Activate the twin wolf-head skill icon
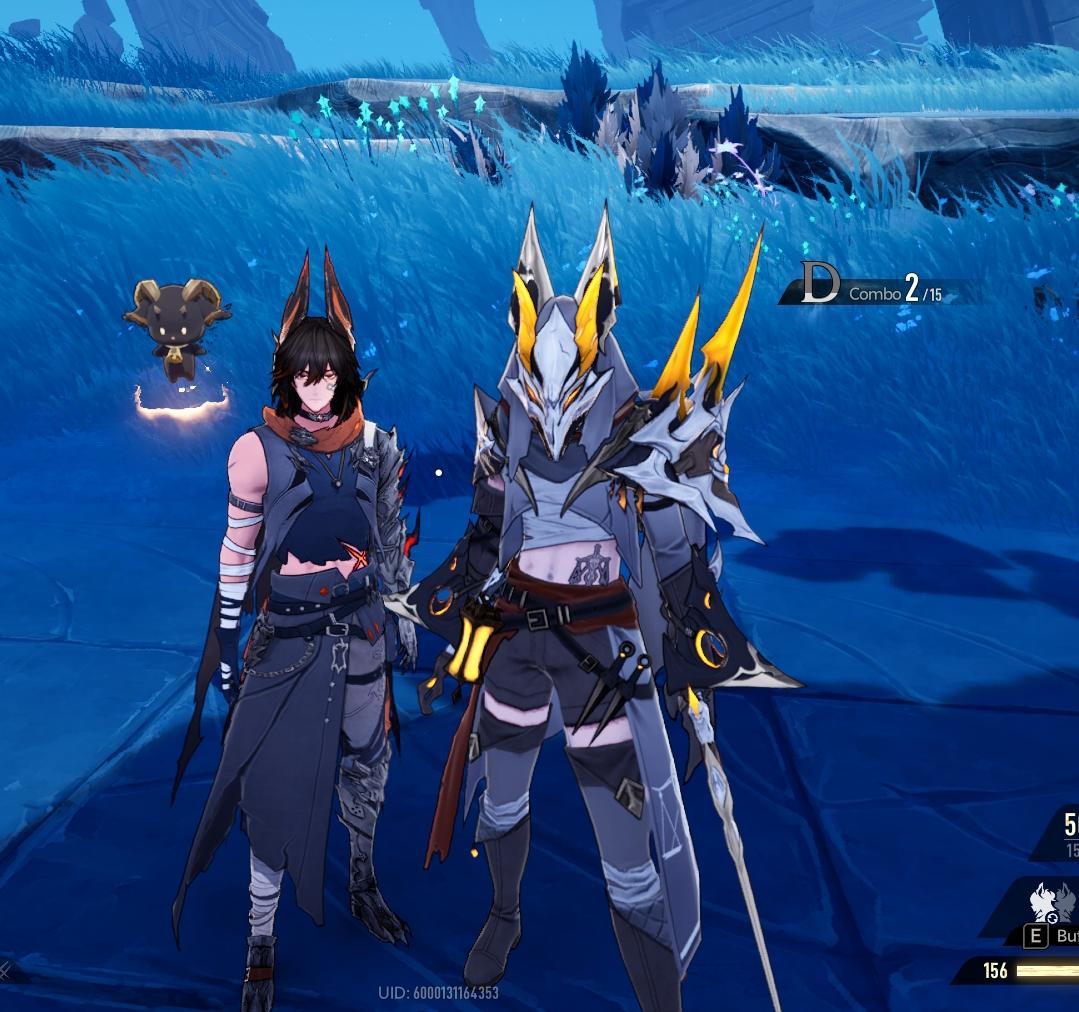The height and width of the screenshot is (1012, 1079). click(1053, 903)
